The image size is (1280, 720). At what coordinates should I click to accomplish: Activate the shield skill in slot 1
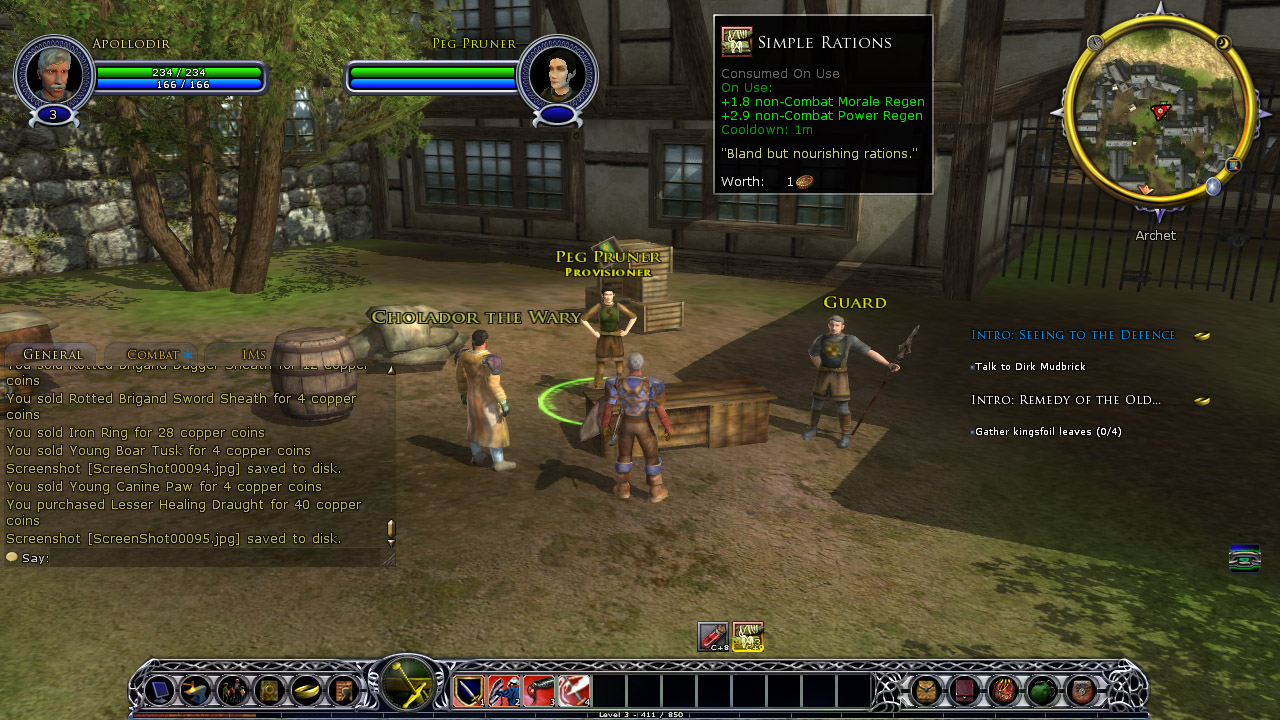[469, 691]
